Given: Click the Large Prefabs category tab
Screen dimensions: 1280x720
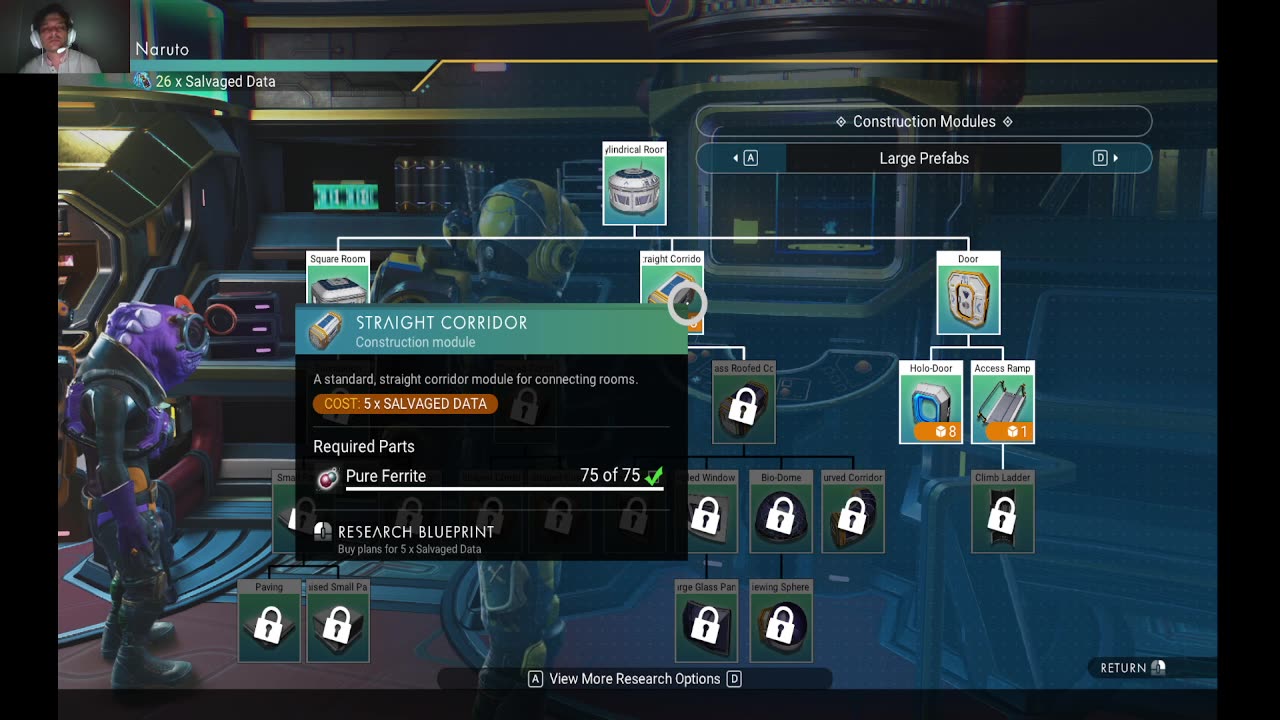Looking at the screenshot, I should pos(923,158).
